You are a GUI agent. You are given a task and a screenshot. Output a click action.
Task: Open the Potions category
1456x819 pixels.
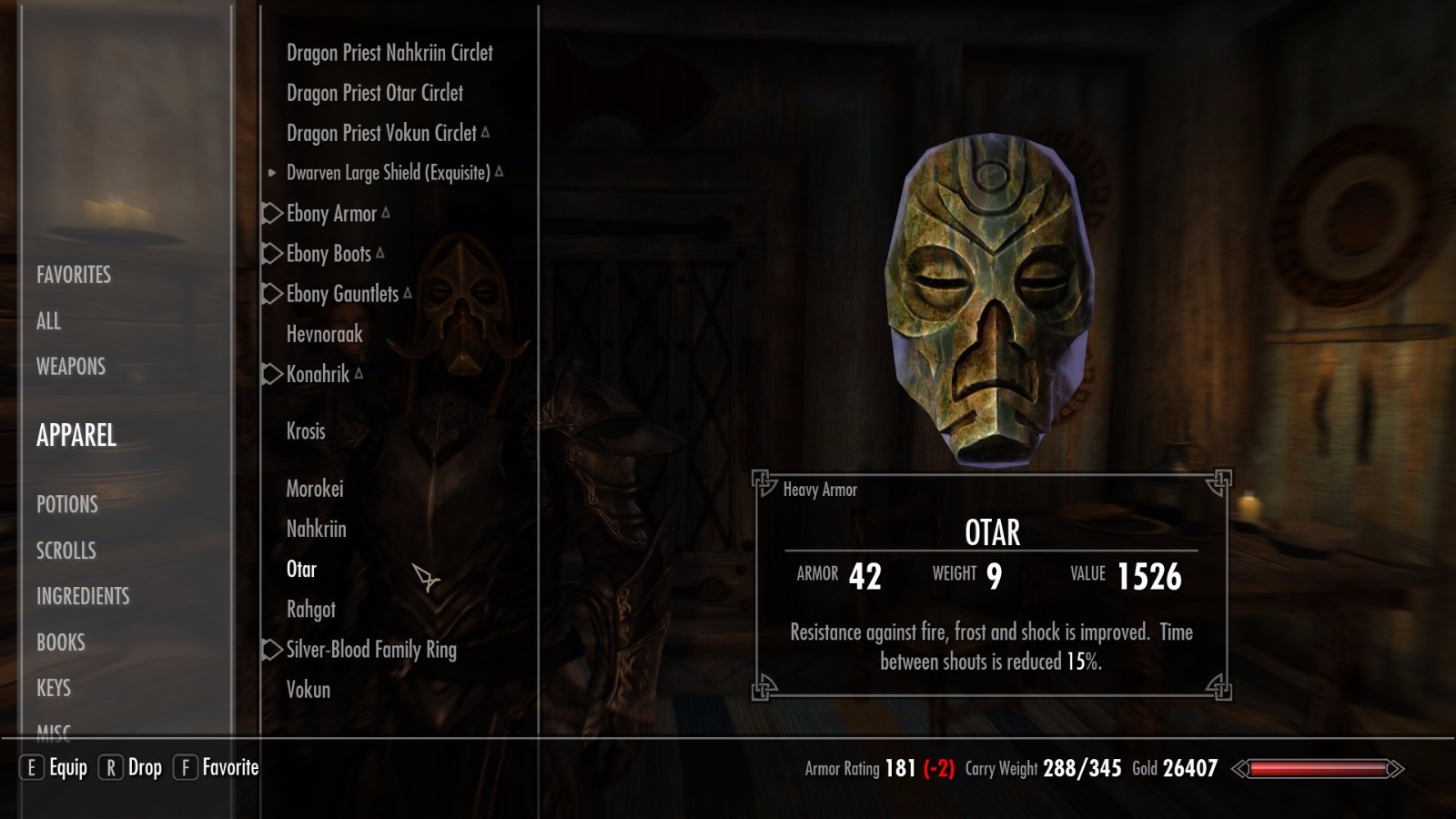point(67,504)
